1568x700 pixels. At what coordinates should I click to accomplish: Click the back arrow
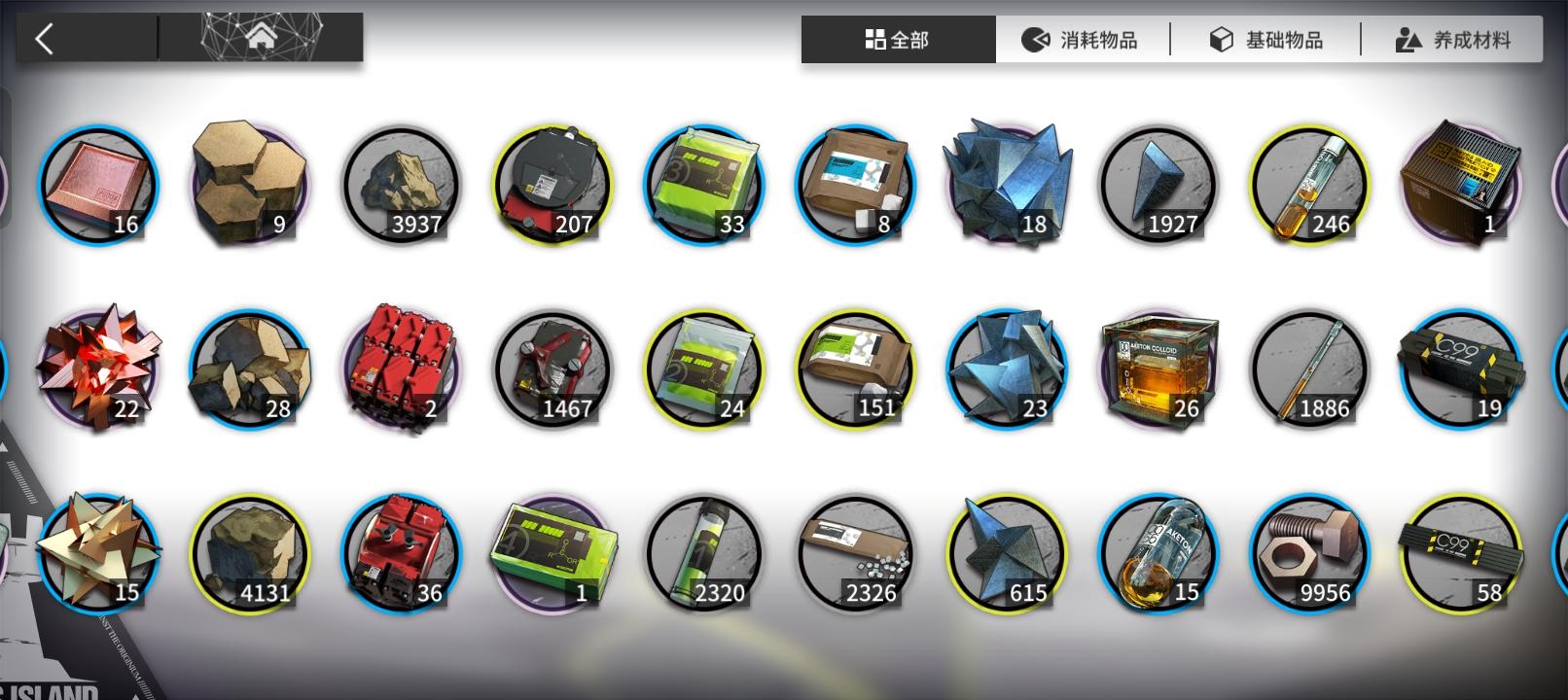coord(46,35)
